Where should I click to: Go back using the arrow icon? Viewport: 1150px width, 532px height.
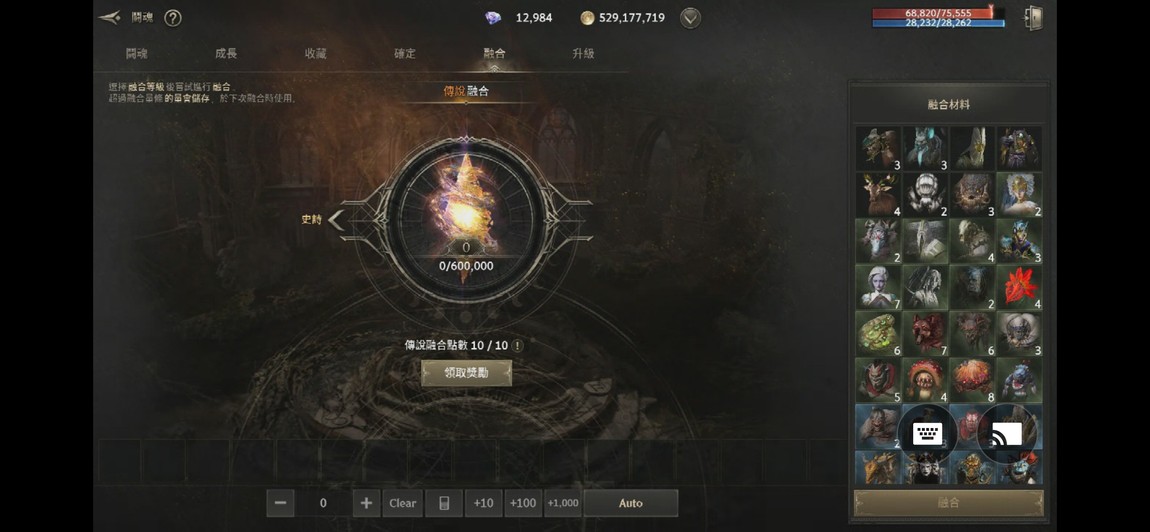coord(110,17)
